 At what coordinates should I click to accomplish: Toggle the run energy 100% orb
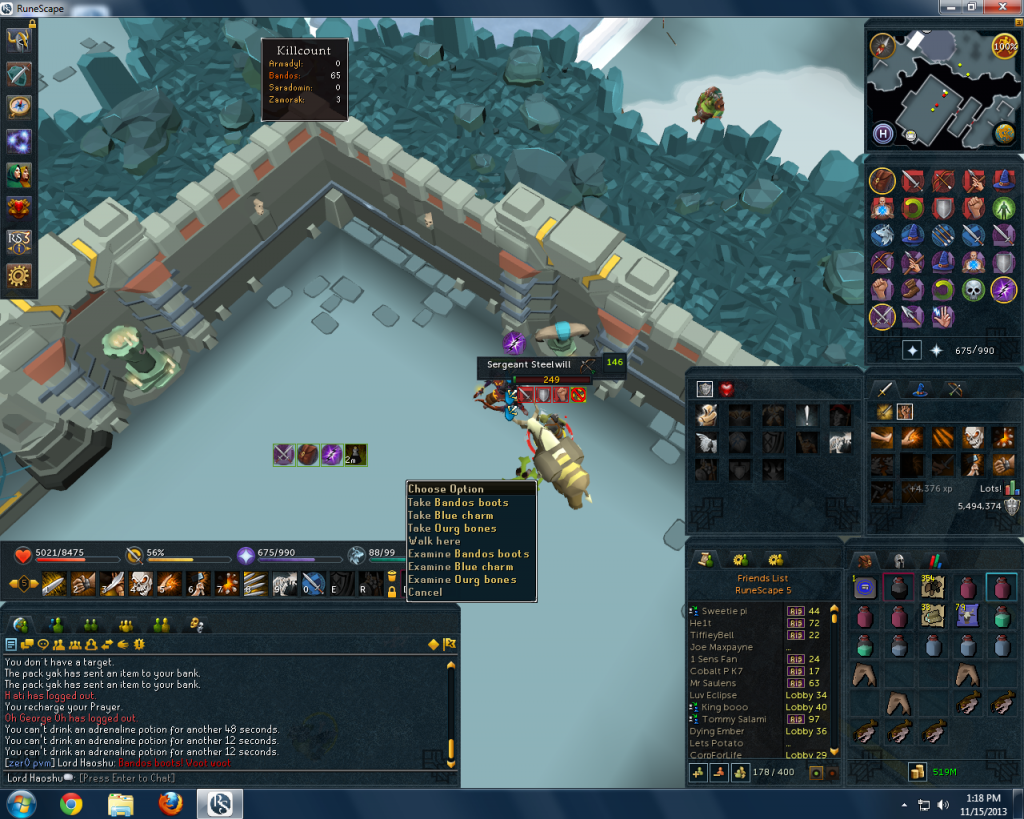[1004, 46]
